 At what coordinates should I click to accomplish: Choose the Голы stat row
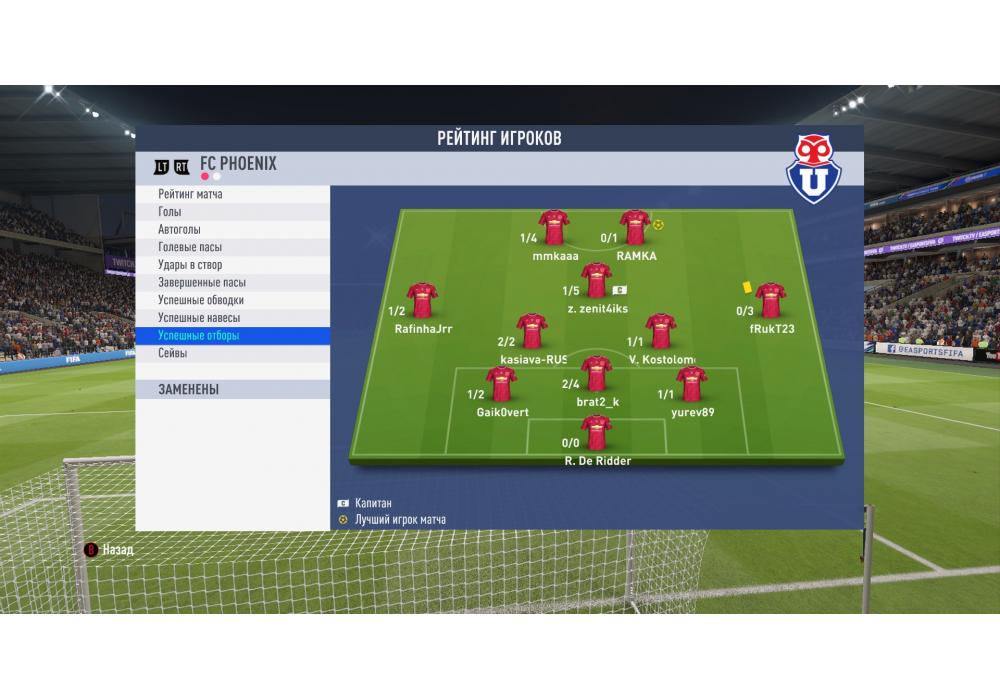click(x=232, y=212)
